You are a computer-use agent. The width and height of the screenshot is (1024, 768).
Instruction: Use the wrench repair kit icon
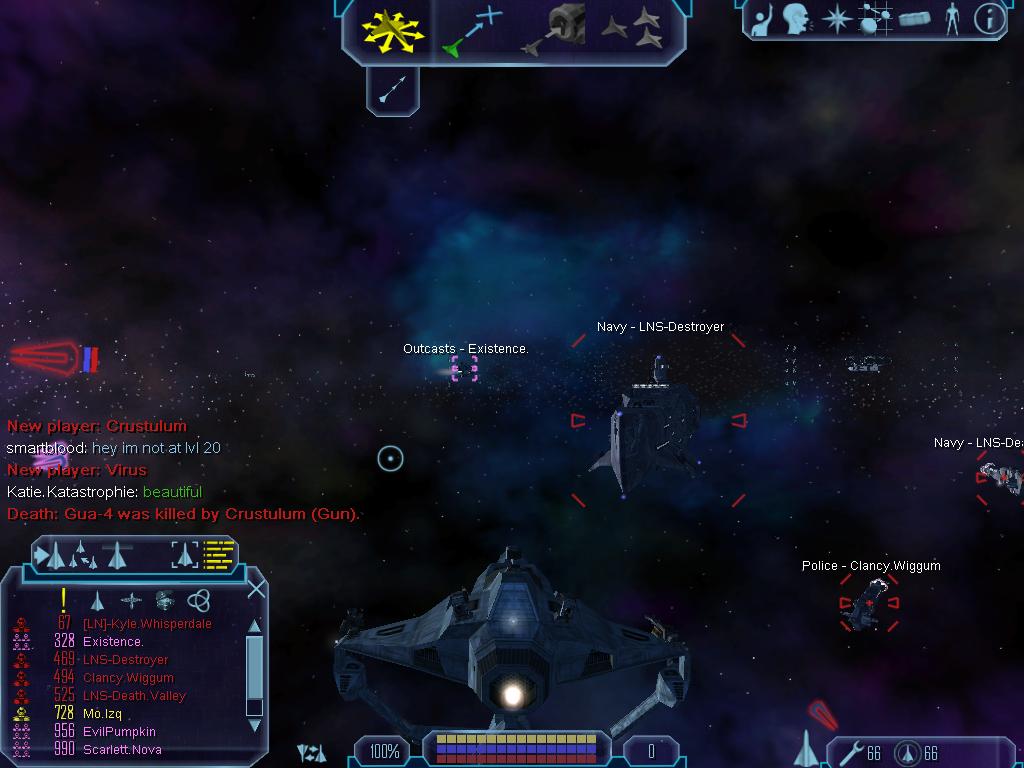(x=852, y=752)
